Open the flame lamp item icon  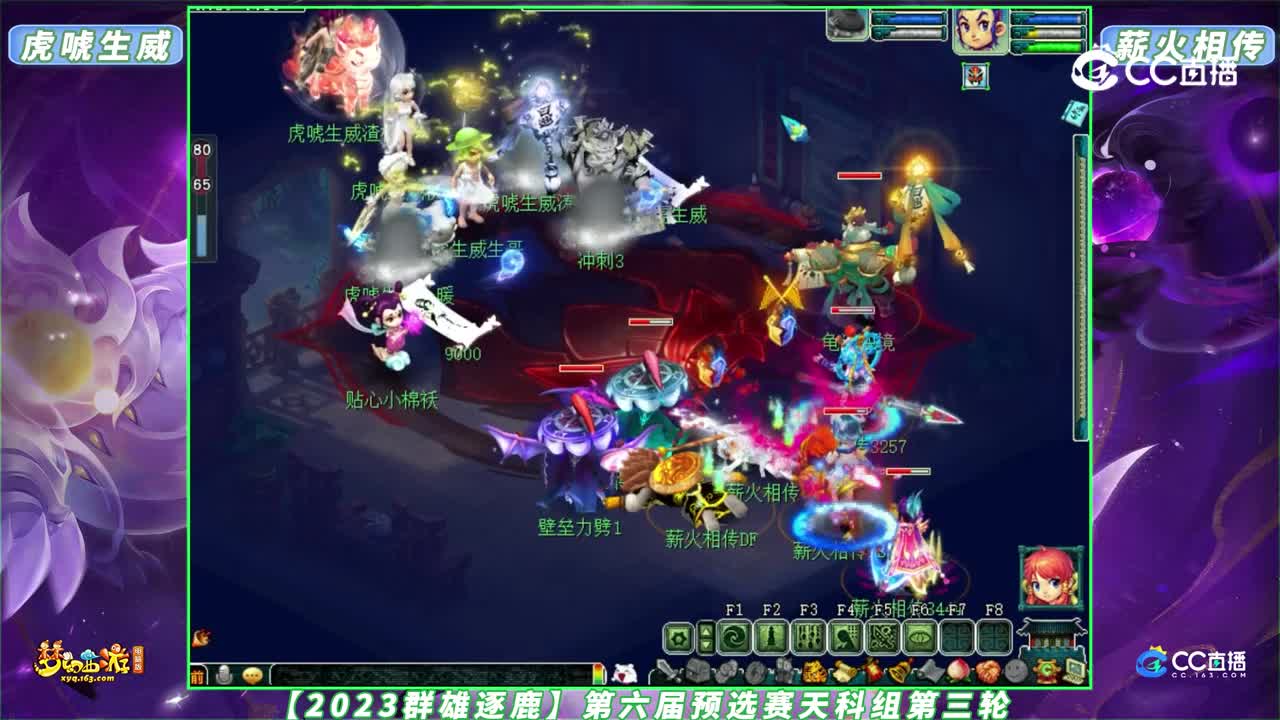click(x=871, y=669)
